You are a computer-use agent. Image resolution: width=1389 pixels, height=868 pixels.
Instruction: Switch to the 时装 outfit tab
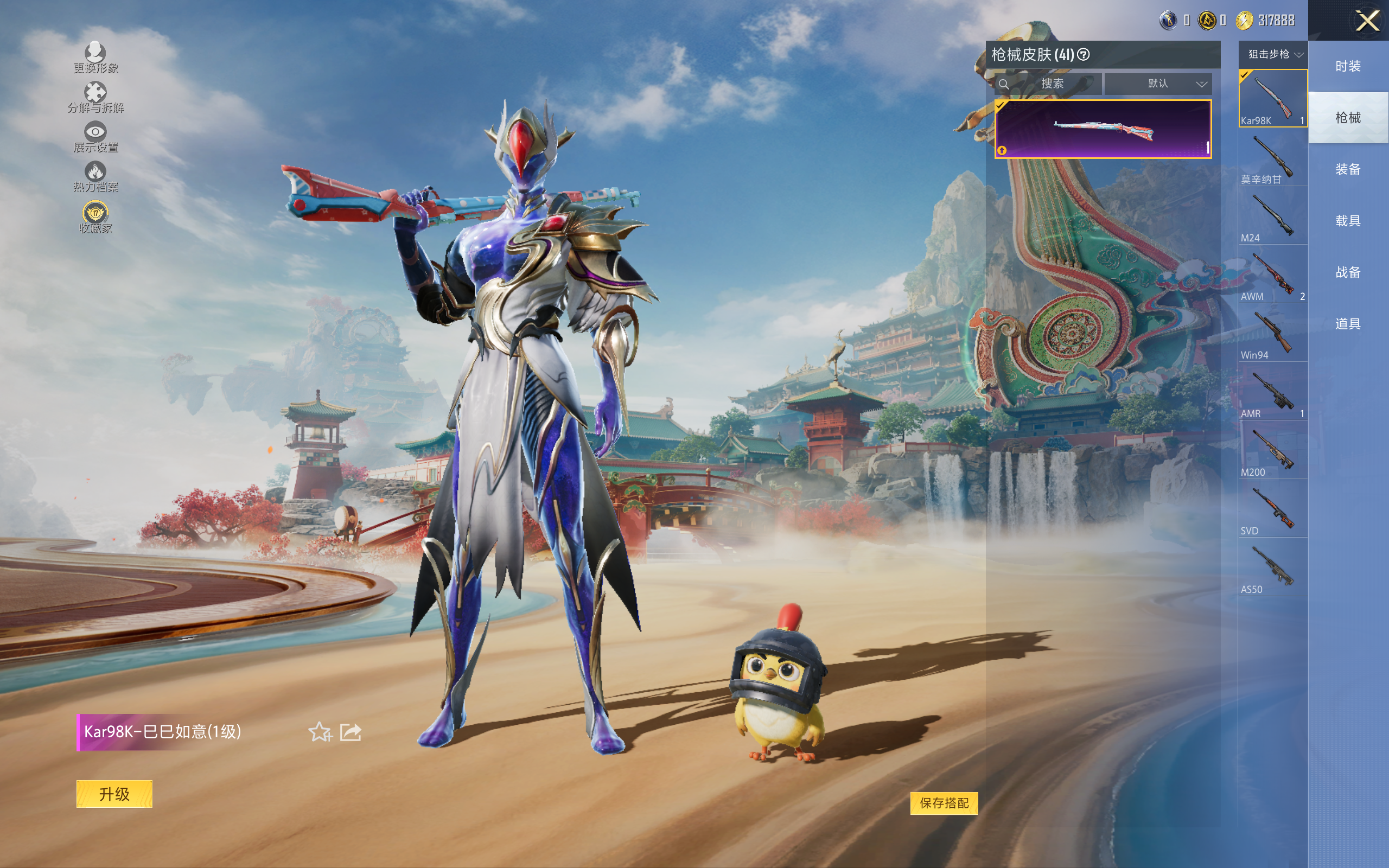pos(1348,67)
